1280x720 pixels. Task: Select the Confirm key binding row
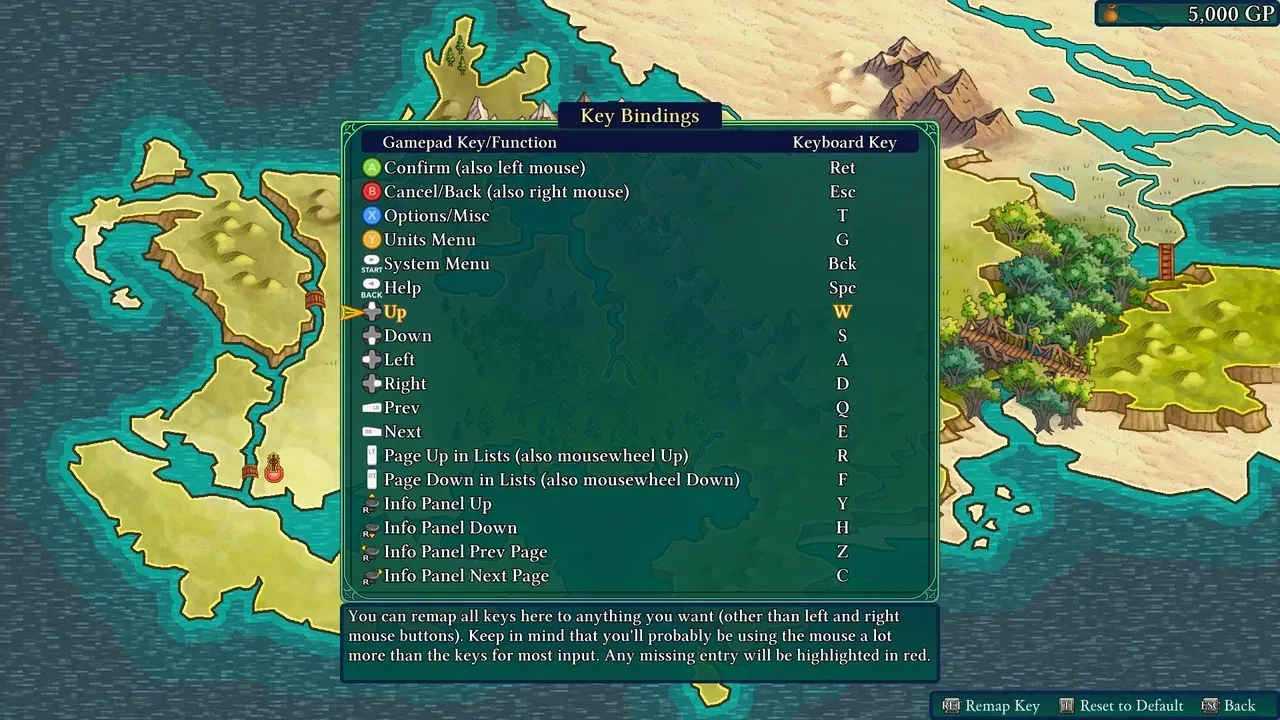tap(484, 168)
